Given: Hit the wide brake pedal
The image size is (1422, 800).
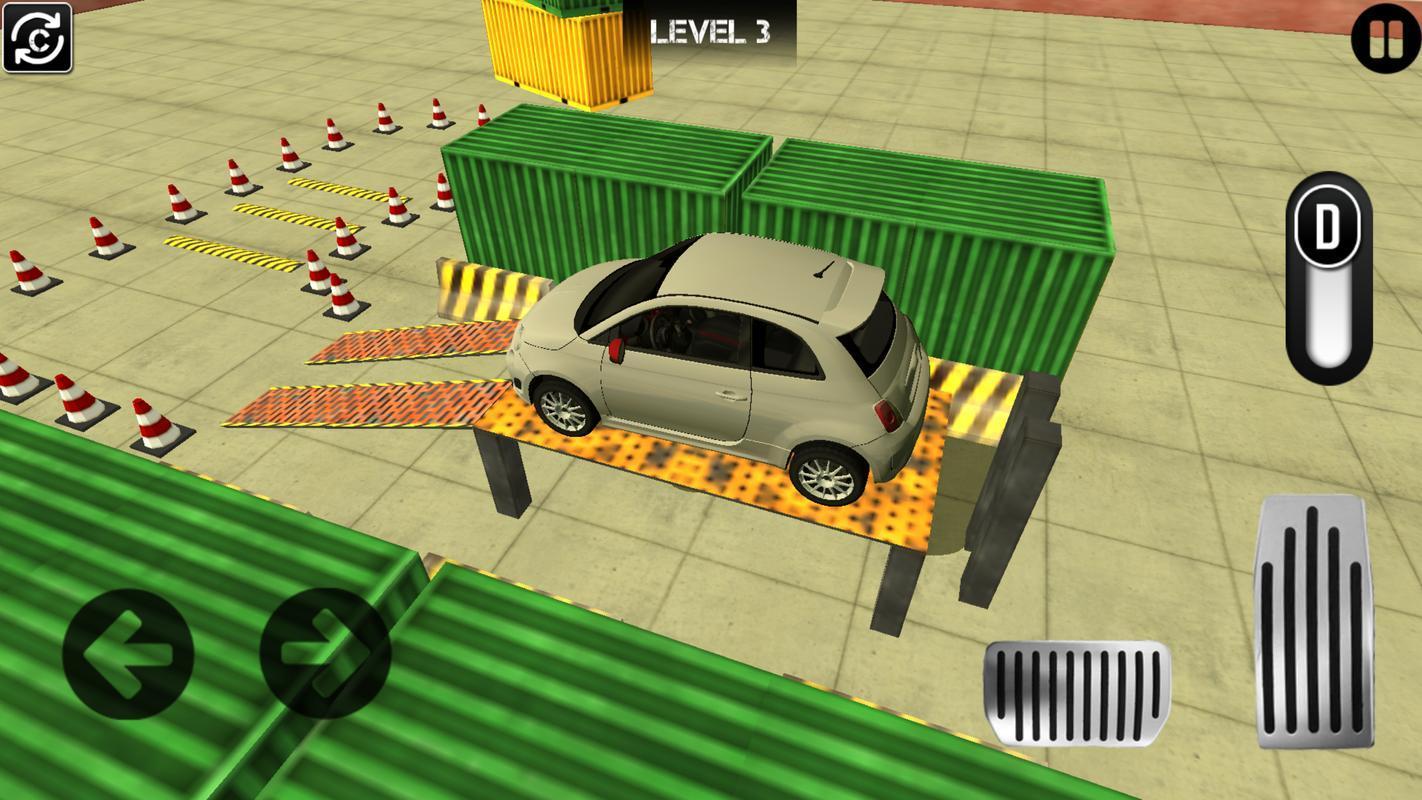Looking at the screenshot, I should (1077, 692).
